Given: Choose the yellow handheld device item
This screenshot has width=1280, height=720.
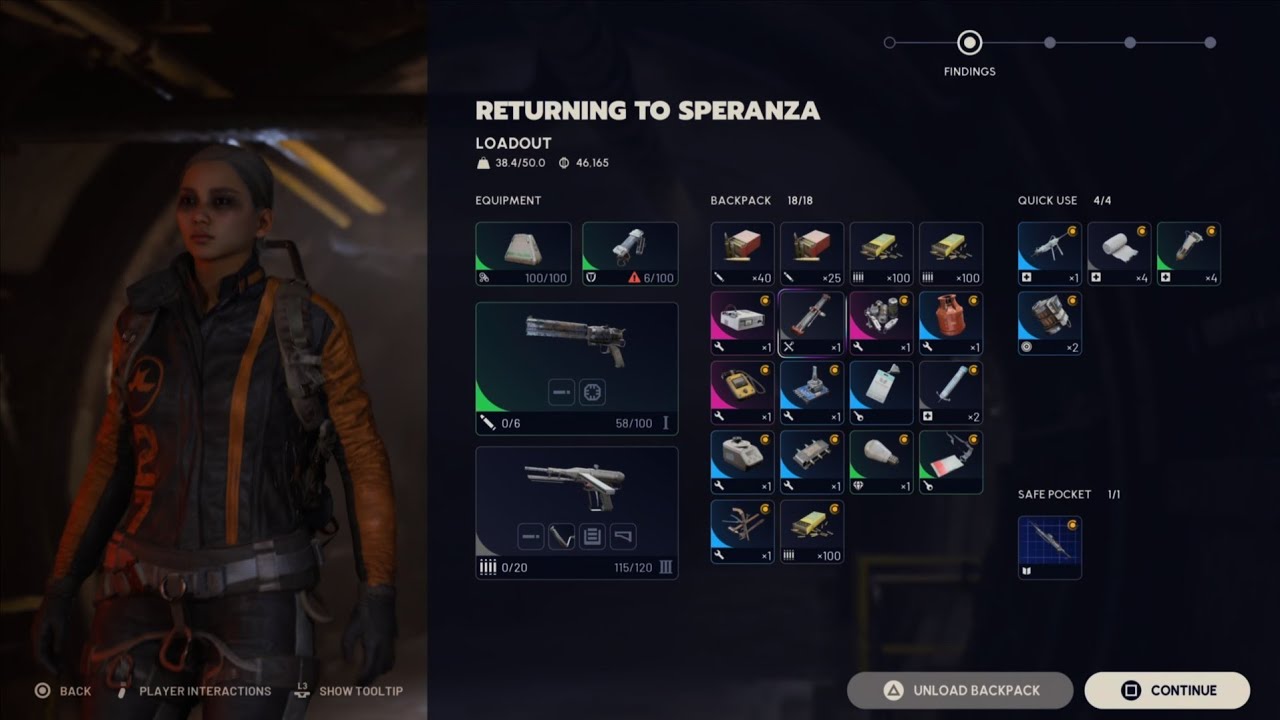Looking at the screenshot, I should click(742, 393).
